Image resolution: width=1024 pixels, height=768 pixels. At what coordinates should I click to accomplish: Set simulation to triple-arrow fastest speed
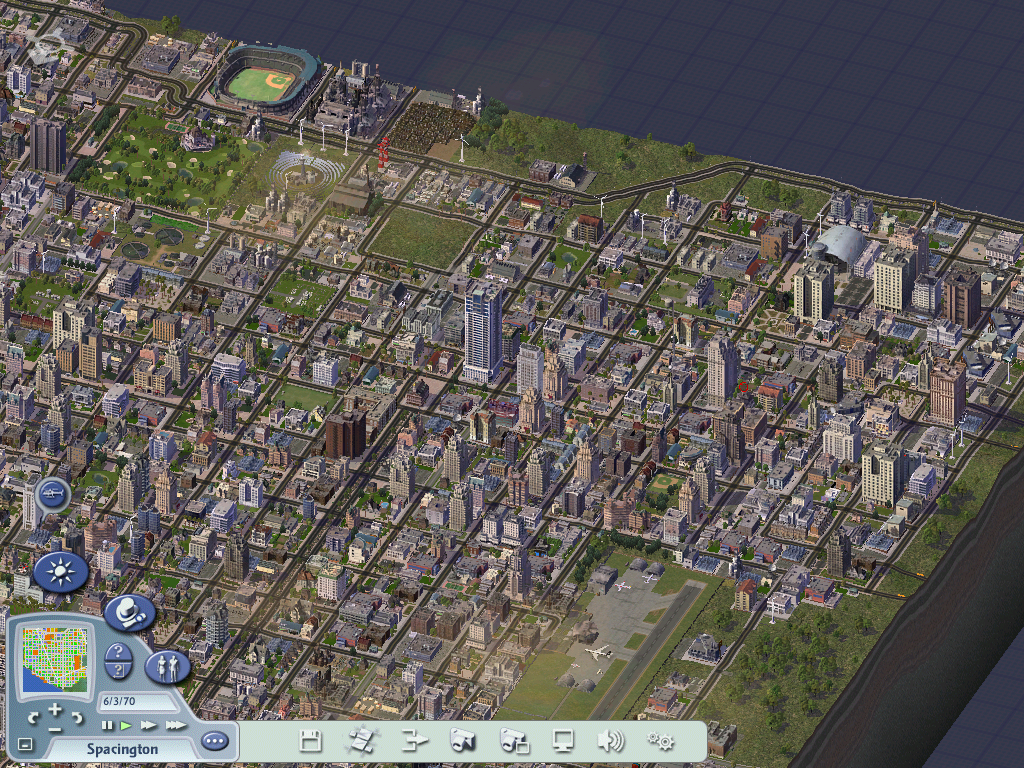click(x=175, y=725)
